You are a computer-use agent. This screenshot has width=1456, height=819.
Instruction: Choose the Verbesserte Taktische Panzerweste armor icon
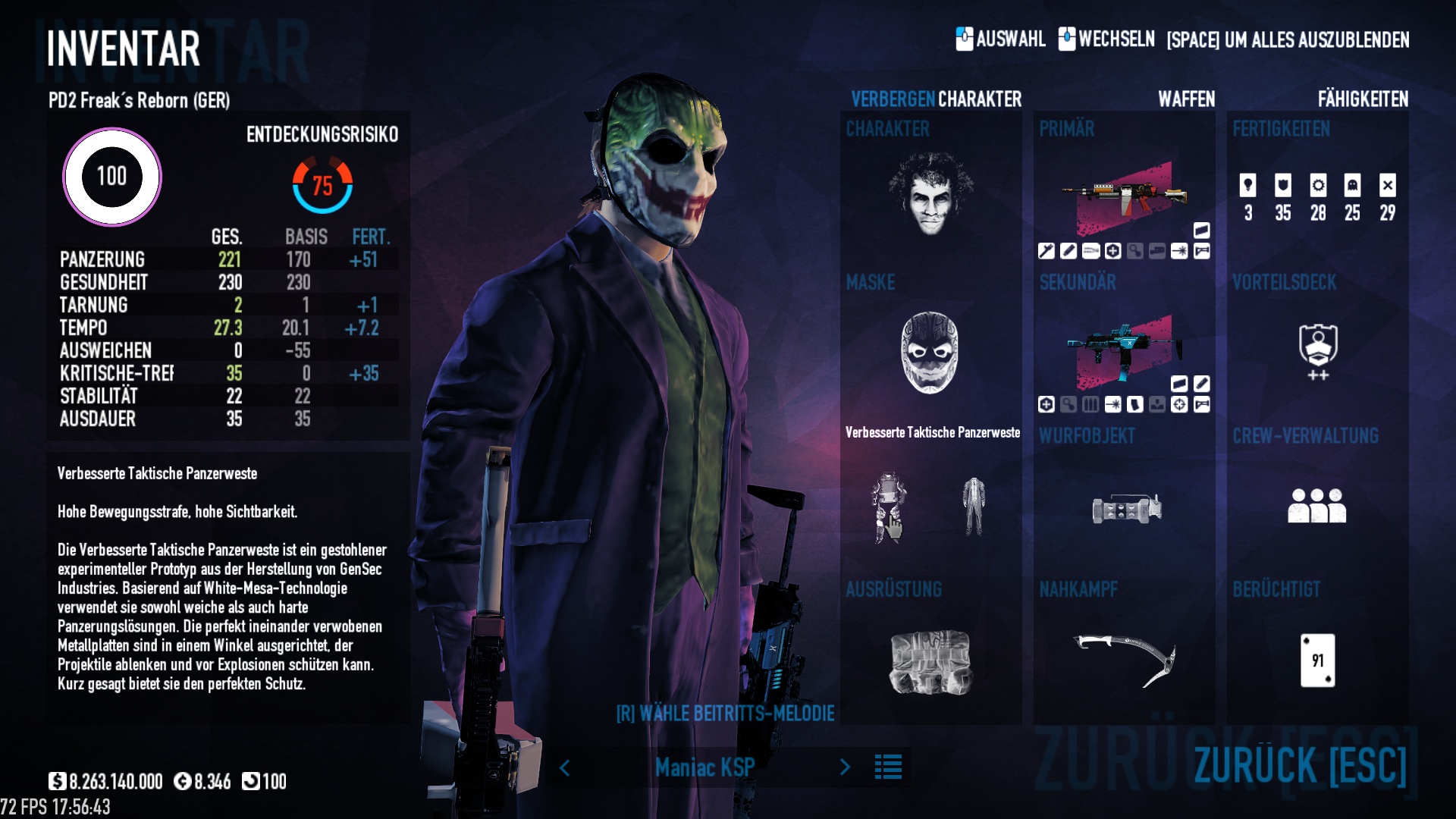click(x=888, y=507)
